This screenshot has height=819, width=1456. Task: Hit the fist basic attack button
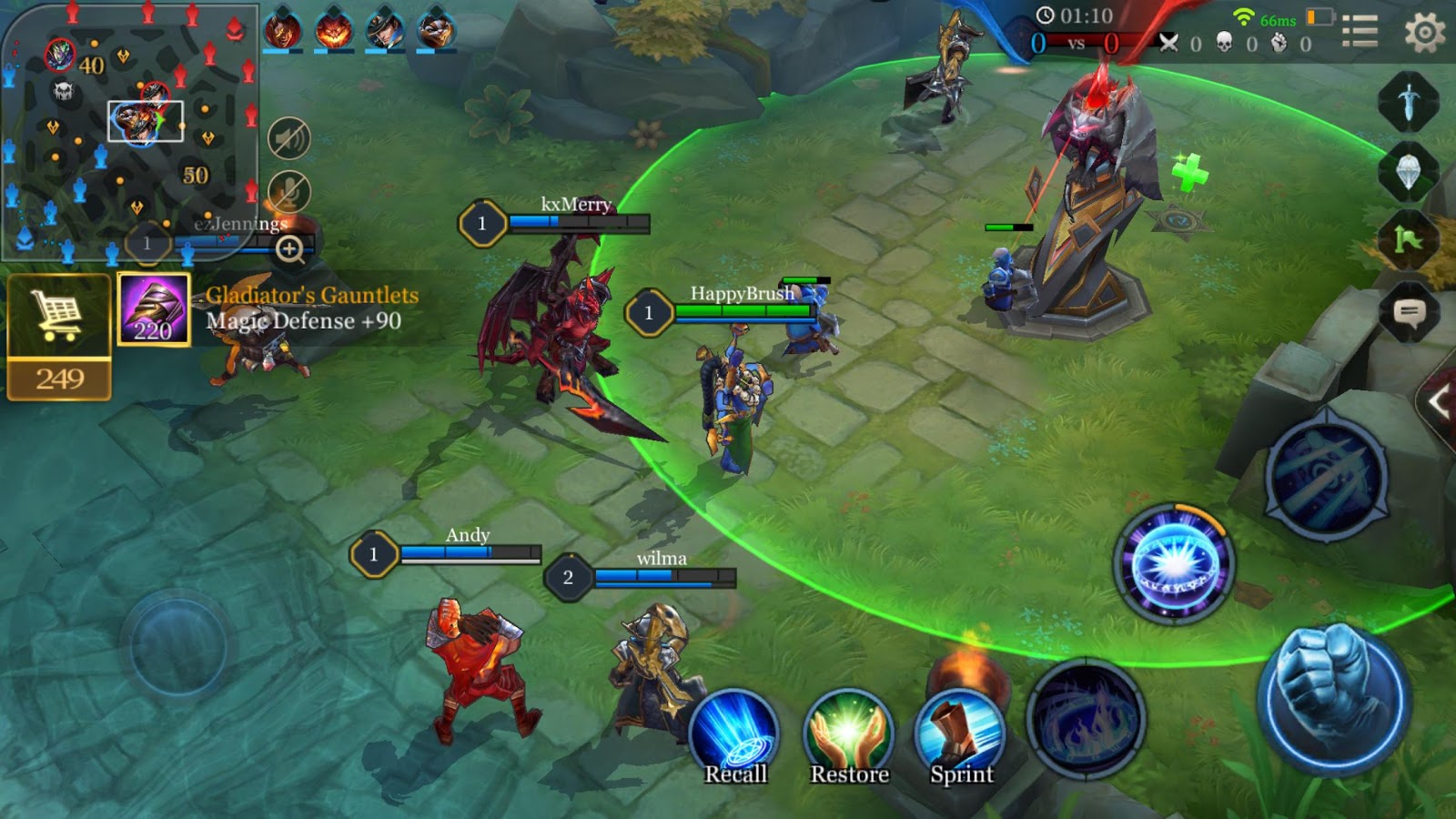point(1333,698)
